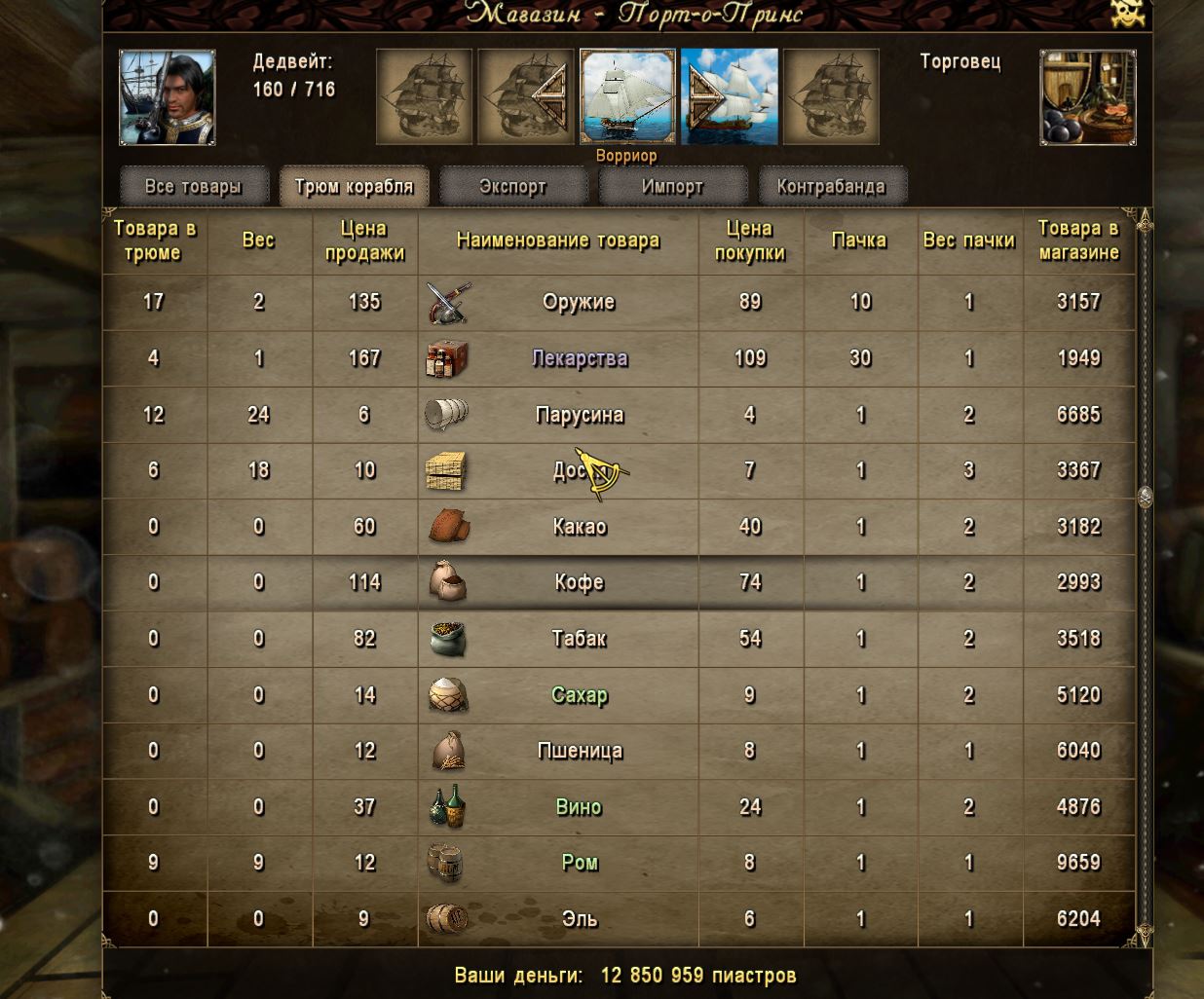Select the Эль row
The height and width of the screenshot is (999, 1204).
579,919
